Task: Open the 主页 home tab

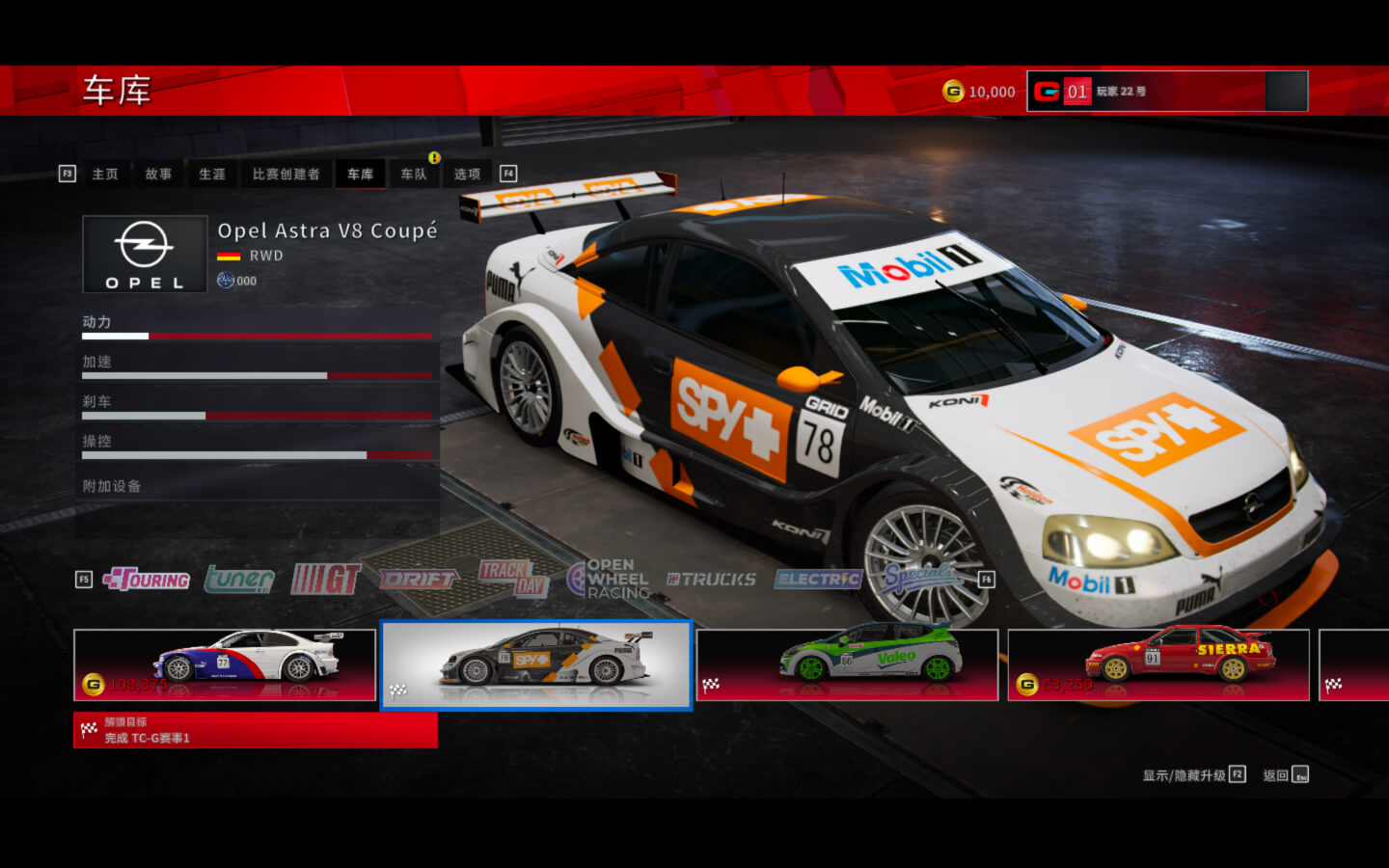Action: tap(105, 175)
